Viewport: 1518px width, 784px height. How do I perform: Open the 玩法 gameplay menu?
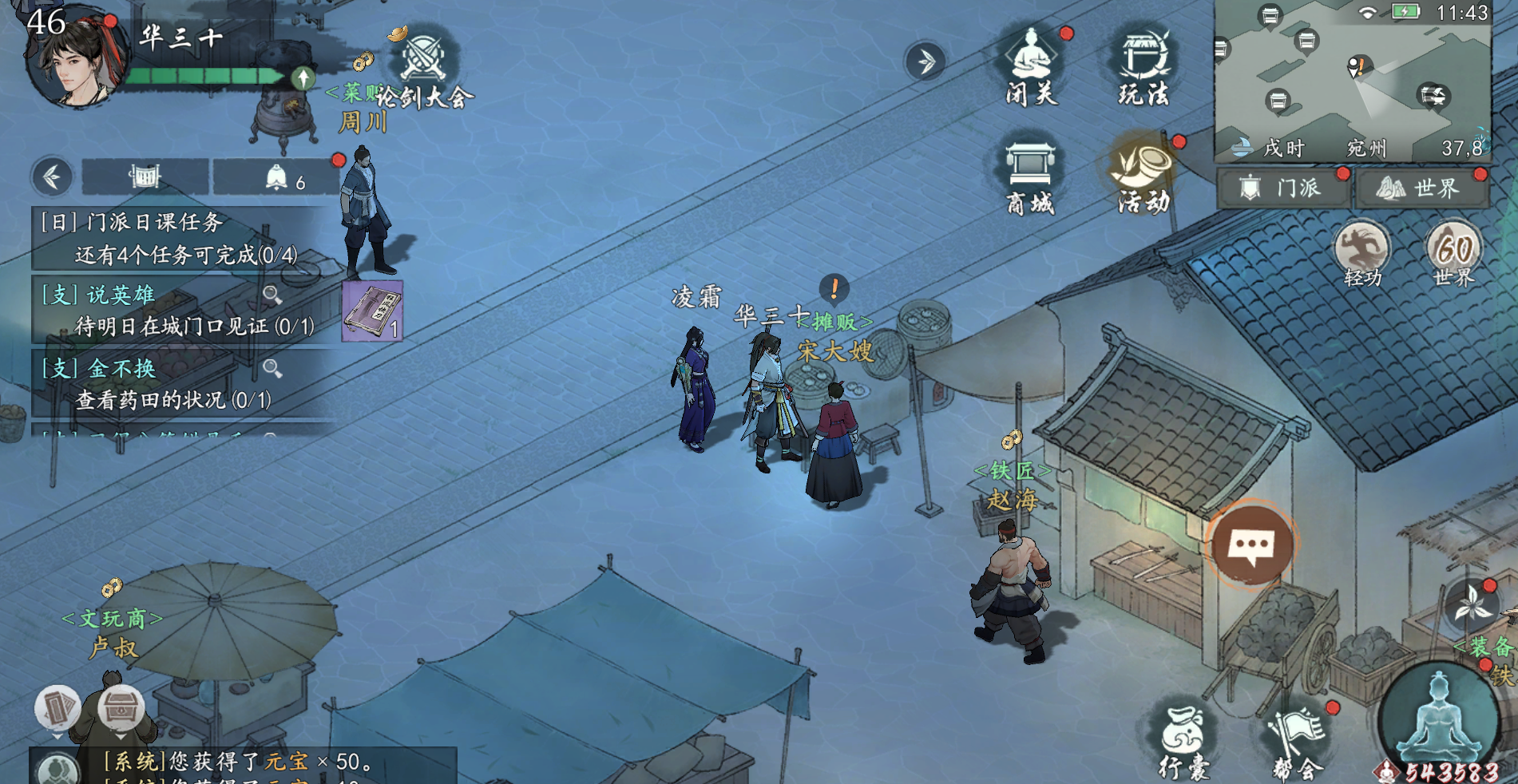pyautogui.click(x=1143, y=67)
